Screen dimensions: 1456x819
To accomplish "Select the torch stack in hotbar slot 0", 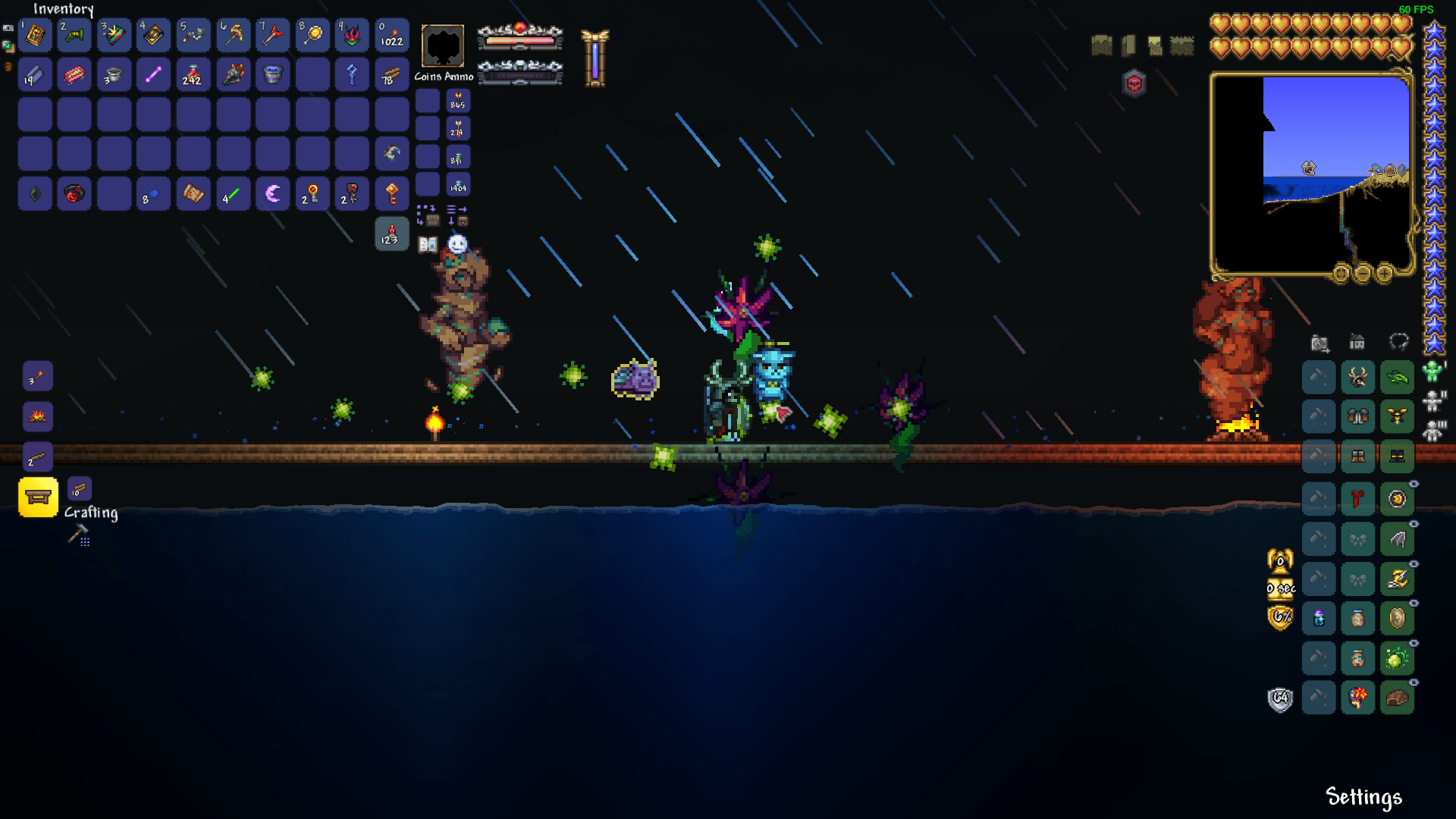I will [392, 35].
